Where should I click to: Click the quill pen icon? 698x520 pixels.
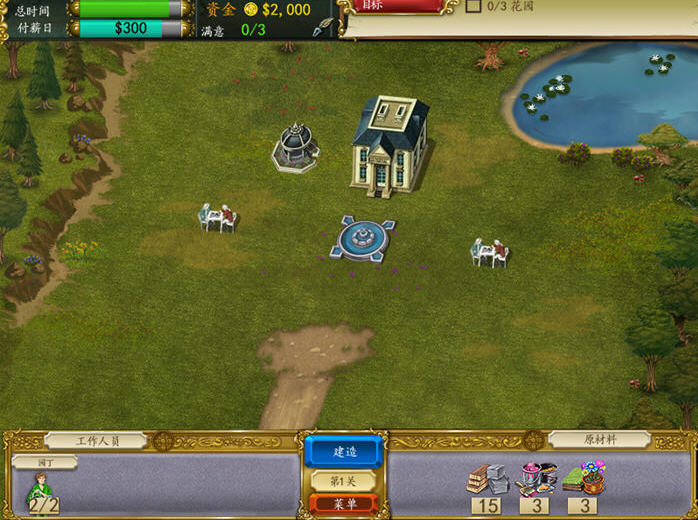[323, 26]
